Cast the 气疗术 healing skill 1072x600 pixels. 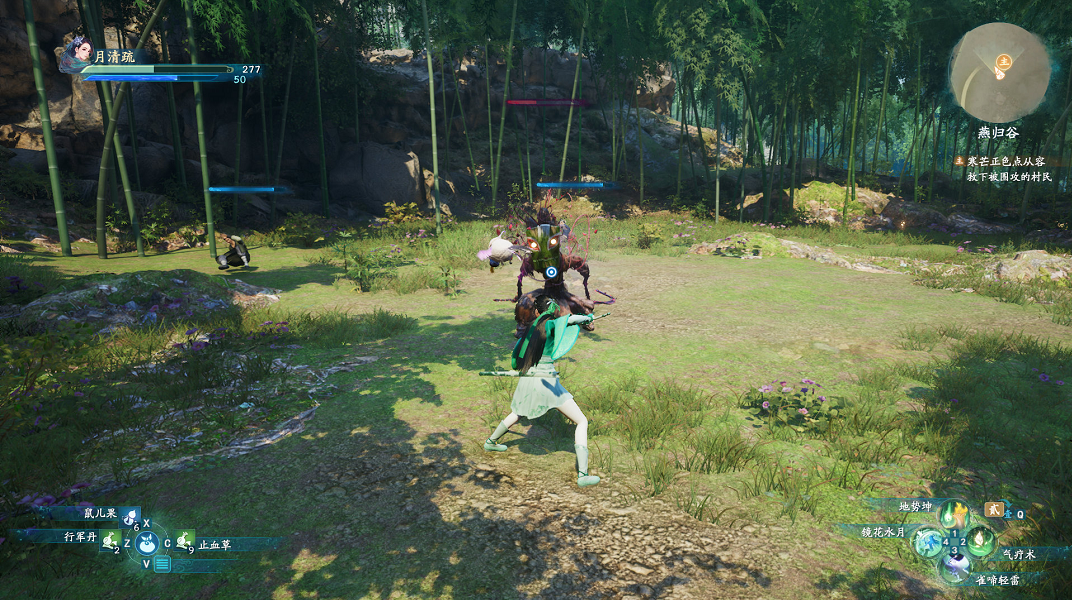click(980, 542)
